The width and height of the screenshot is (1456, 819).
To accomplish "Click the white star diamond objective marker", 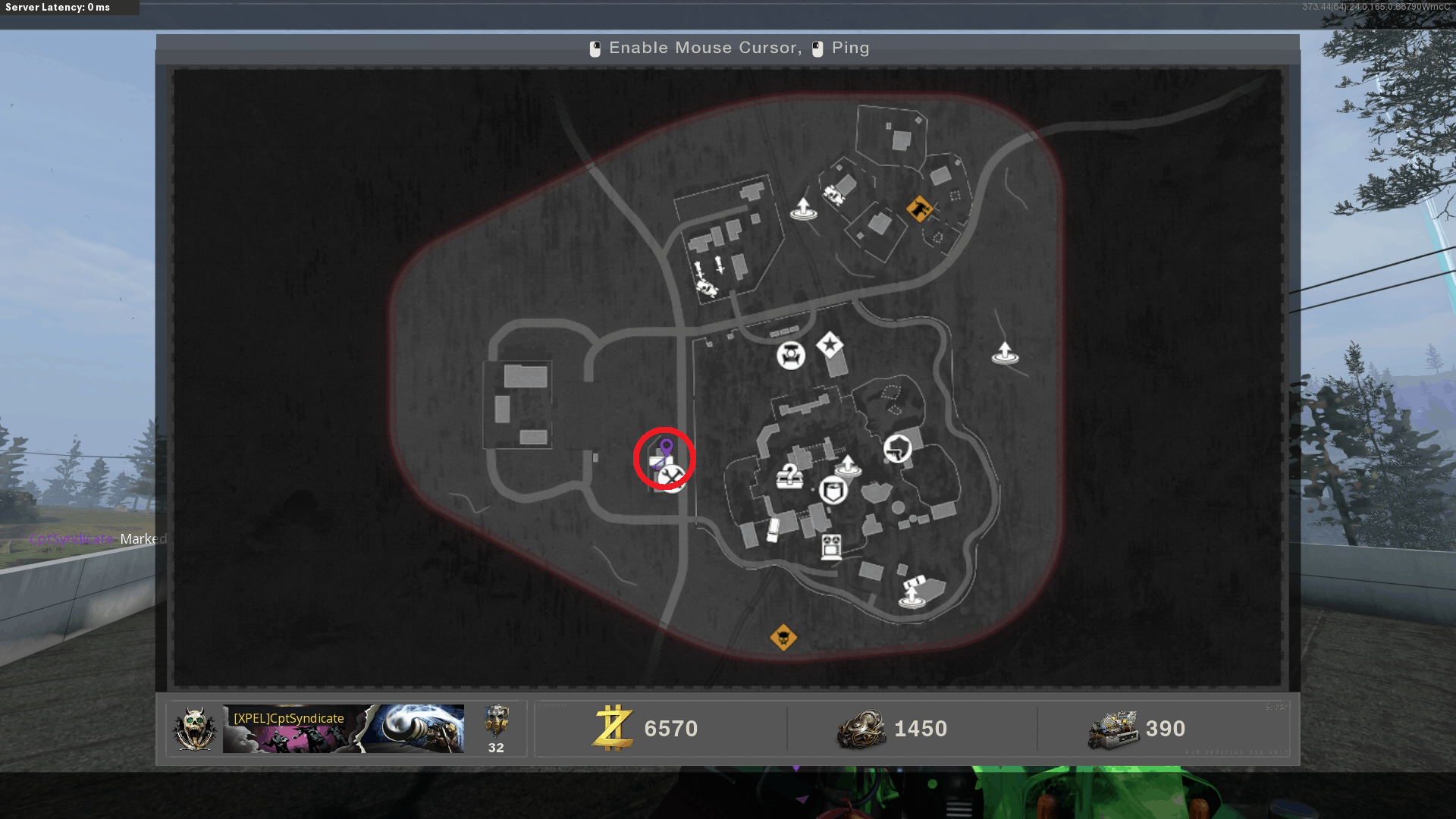I will (830, 346).
